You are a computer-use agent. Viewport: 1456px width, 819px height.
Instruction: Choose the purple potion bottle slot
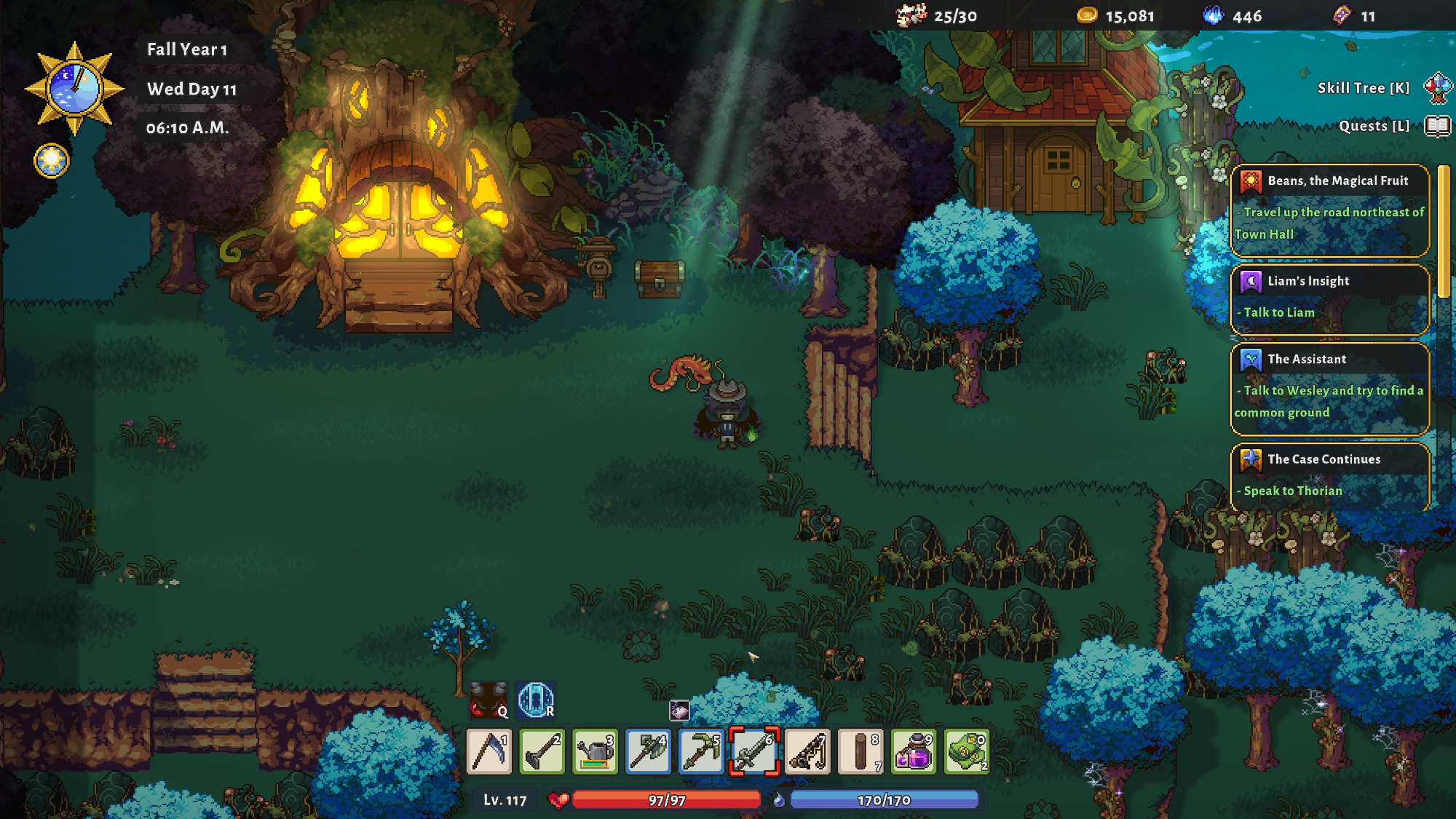click(x=914, y=751)
